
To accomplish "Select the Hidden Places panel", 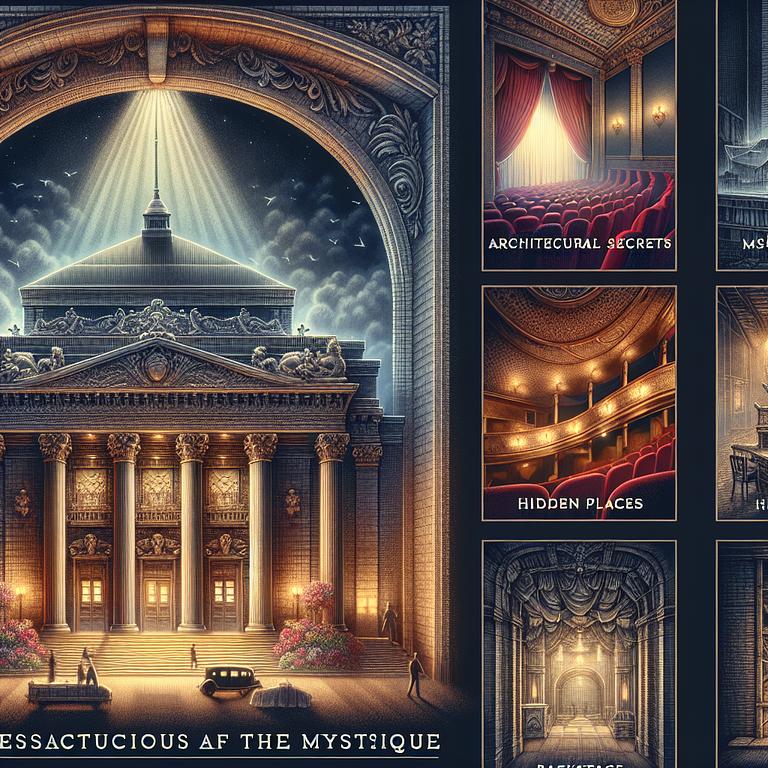I will (x=579, y=402).
